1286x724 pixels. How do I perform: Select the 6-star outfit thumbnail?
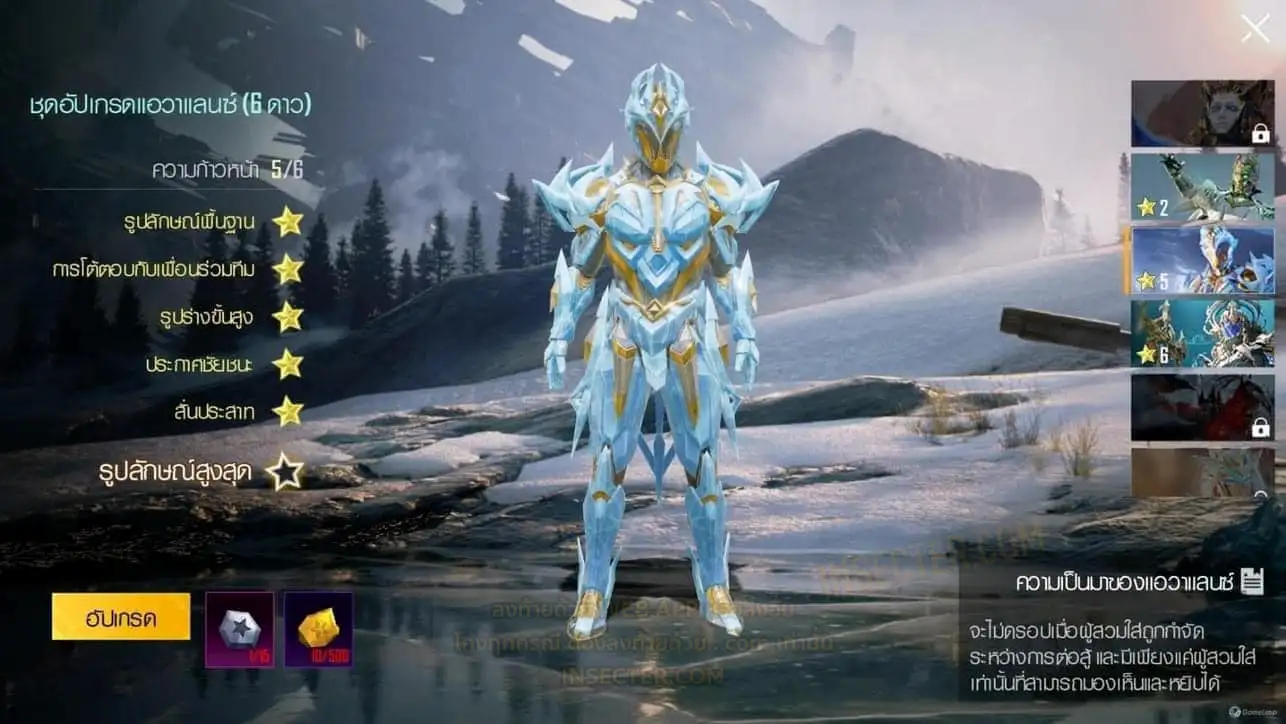pyautogui.click(x=1202, y=334)
